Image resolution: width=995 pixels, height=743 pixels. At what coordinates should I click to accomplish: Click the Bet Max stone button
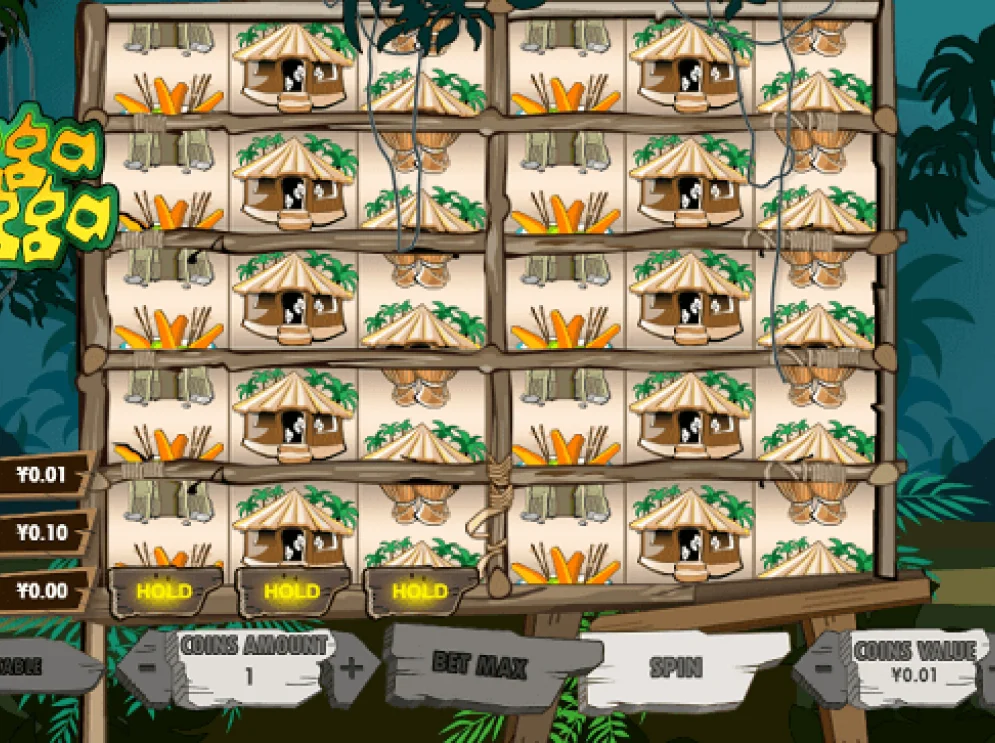point(492,664)
